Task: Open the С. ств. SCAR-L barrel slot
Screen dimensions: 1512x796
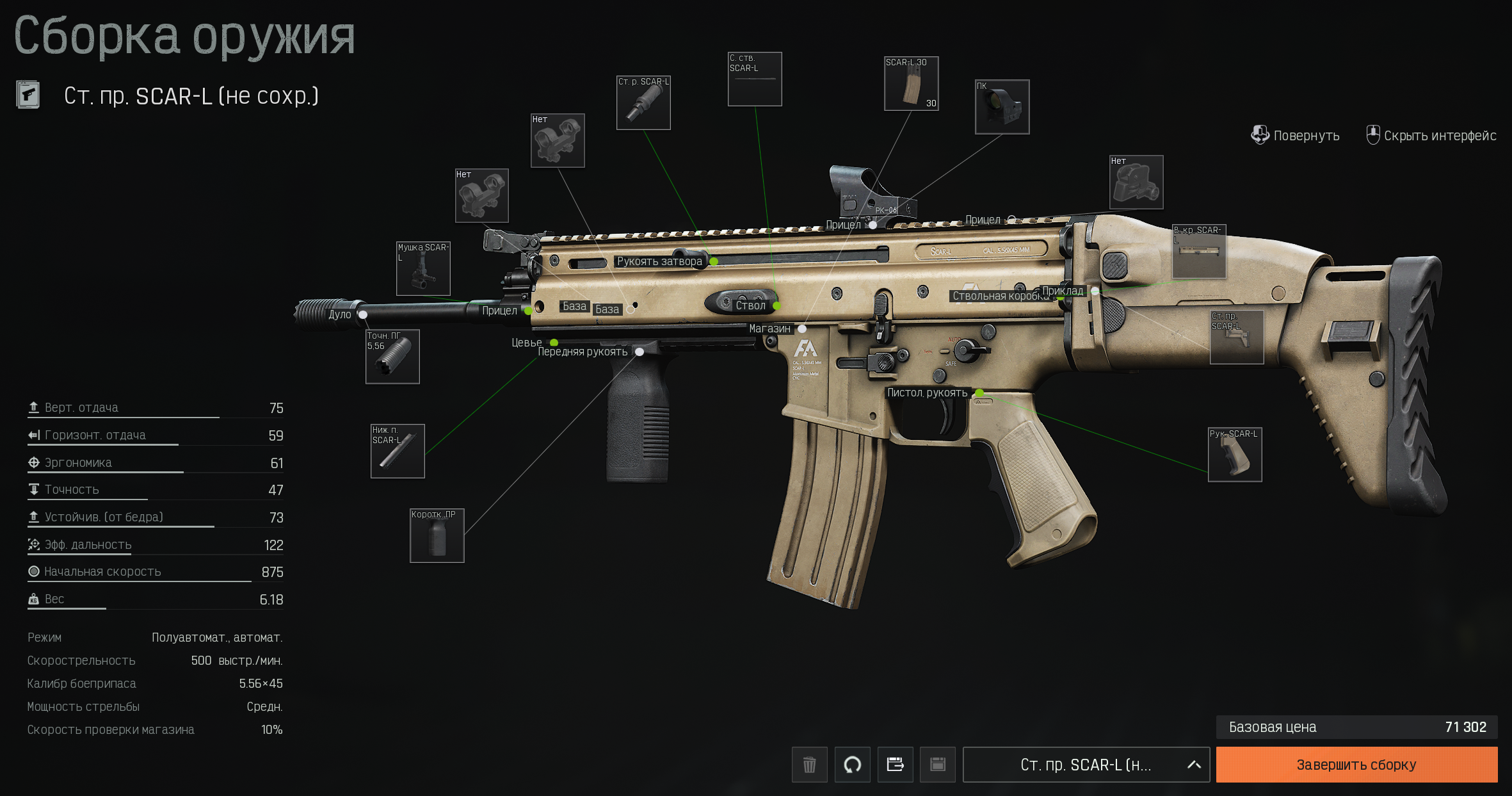Action: (x=755, y=79)
